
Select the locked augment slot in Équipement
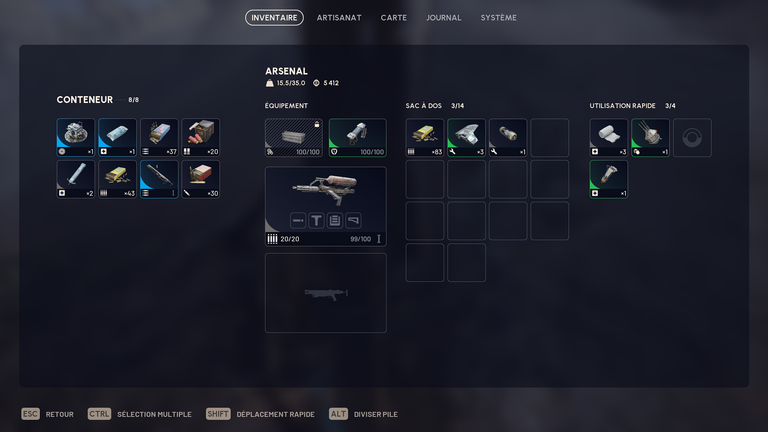click(x=293, y=138)
